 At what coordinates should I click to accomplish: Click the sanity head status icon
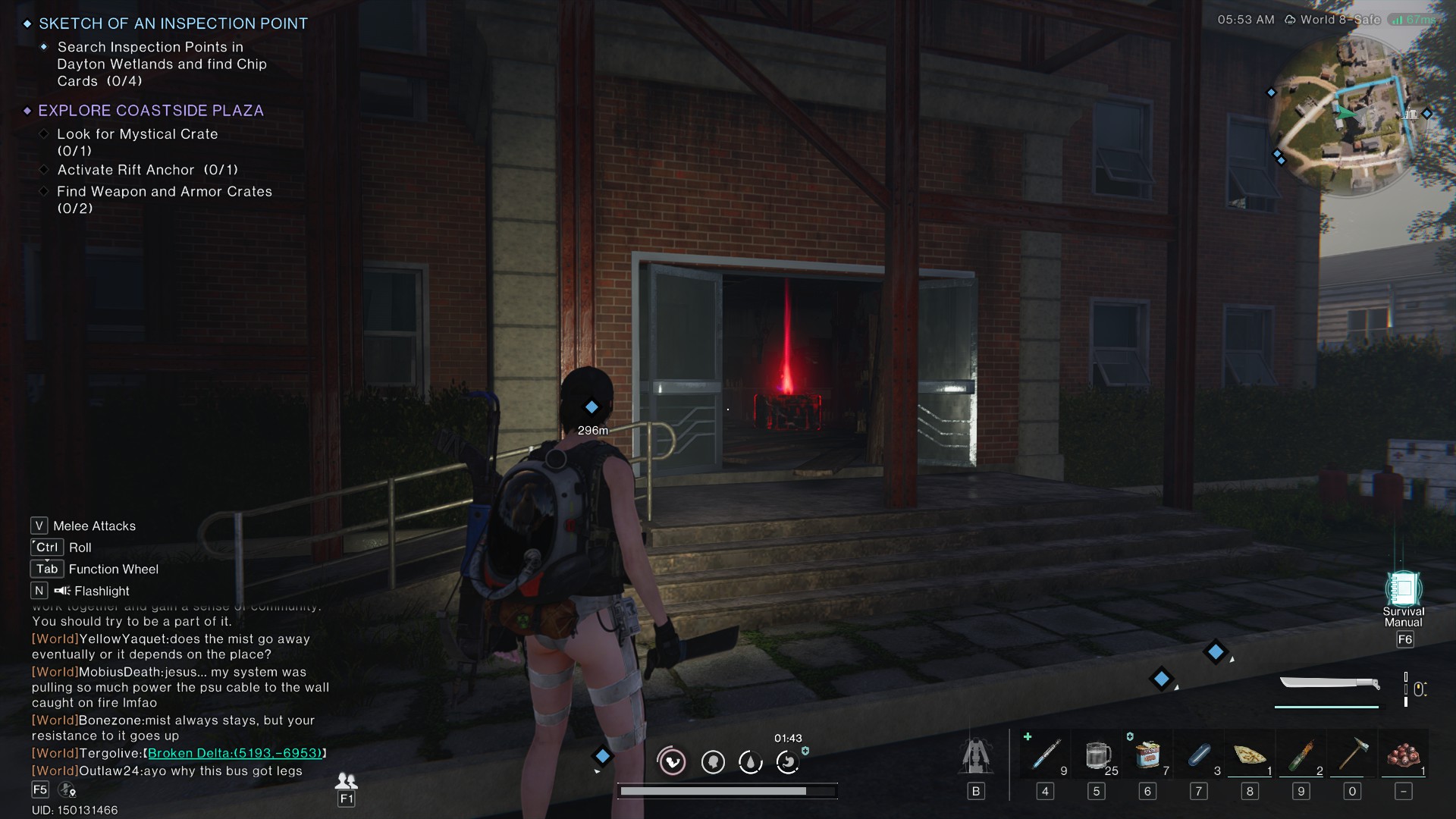pos(712,762)
